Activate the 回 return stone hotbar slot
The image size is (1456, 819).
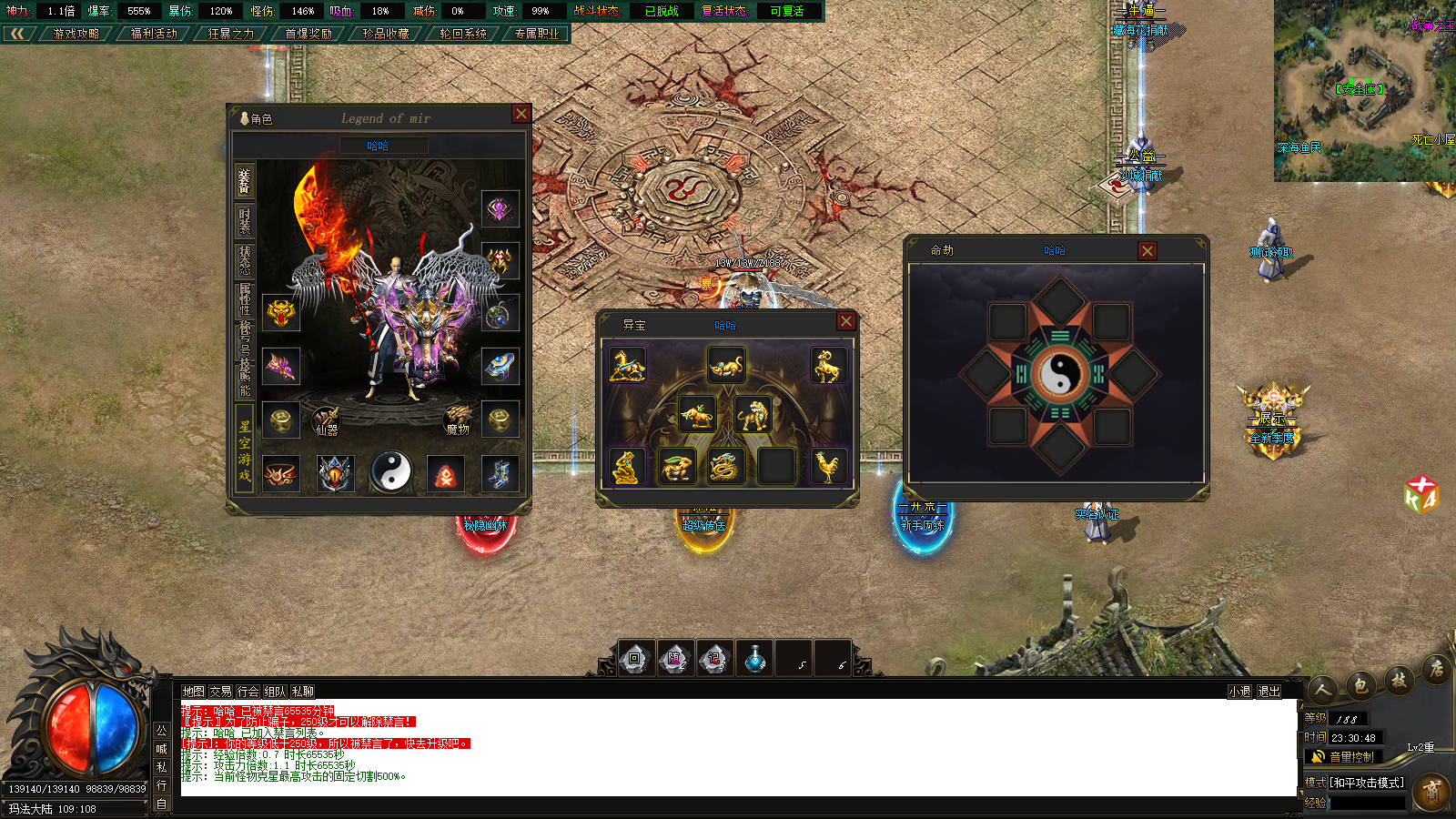(x=635, y=659)
